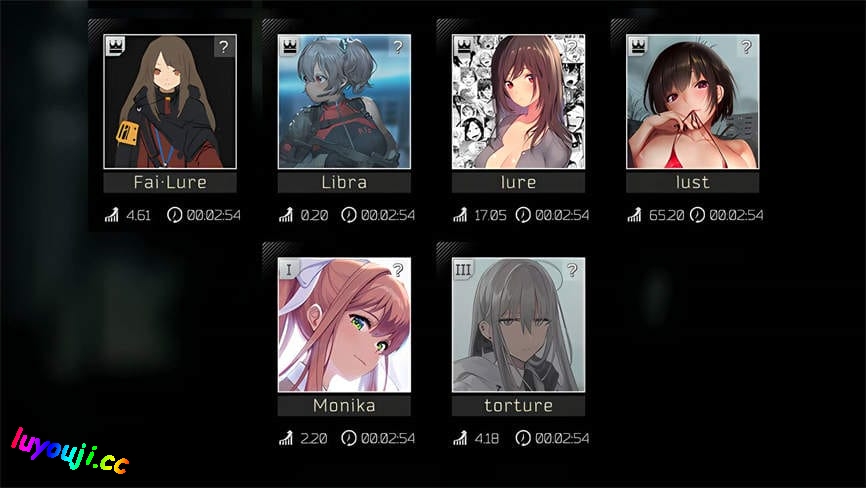
Task: Tap the question mark on lust's card
Action: [746, 47]
